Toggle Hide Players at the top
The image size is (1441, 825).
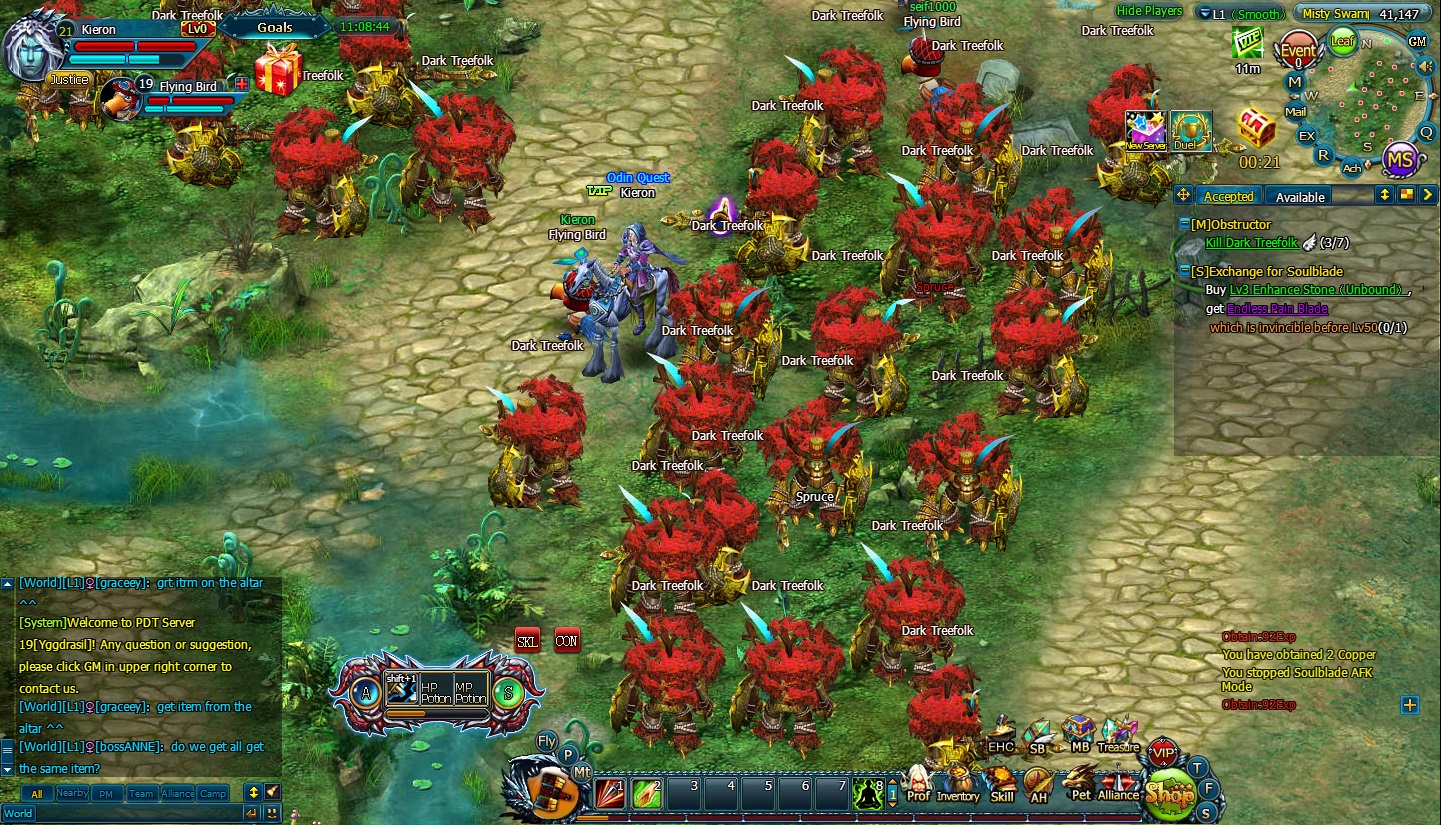(1151, 11)
